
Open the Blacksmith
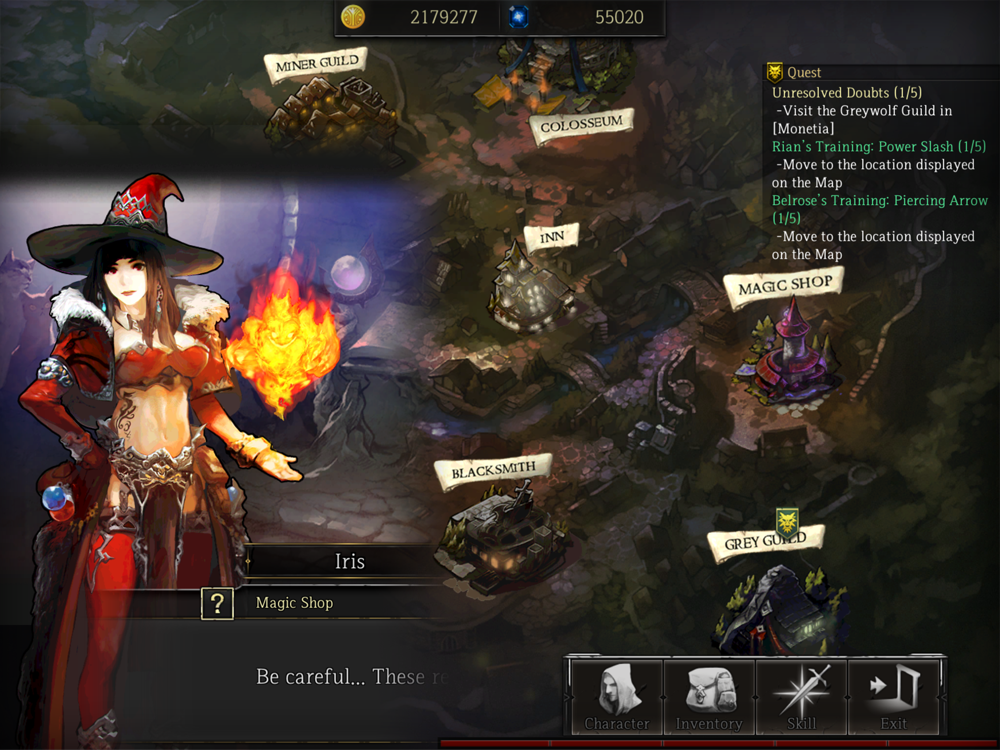(x=493, y=469)
